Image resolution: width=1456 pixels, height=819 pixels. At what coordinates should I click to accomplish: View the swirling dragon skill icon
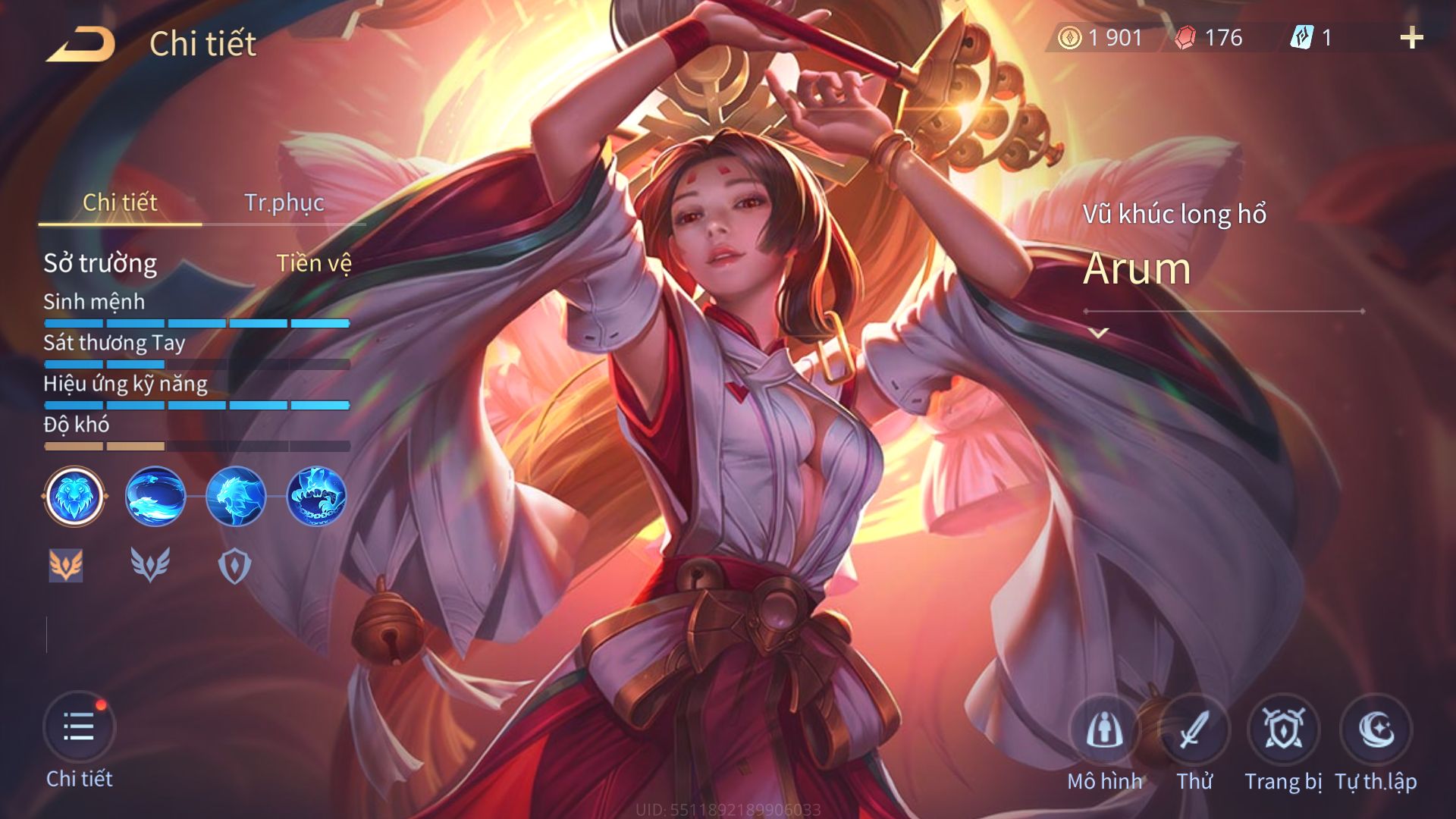click(155, 497)
